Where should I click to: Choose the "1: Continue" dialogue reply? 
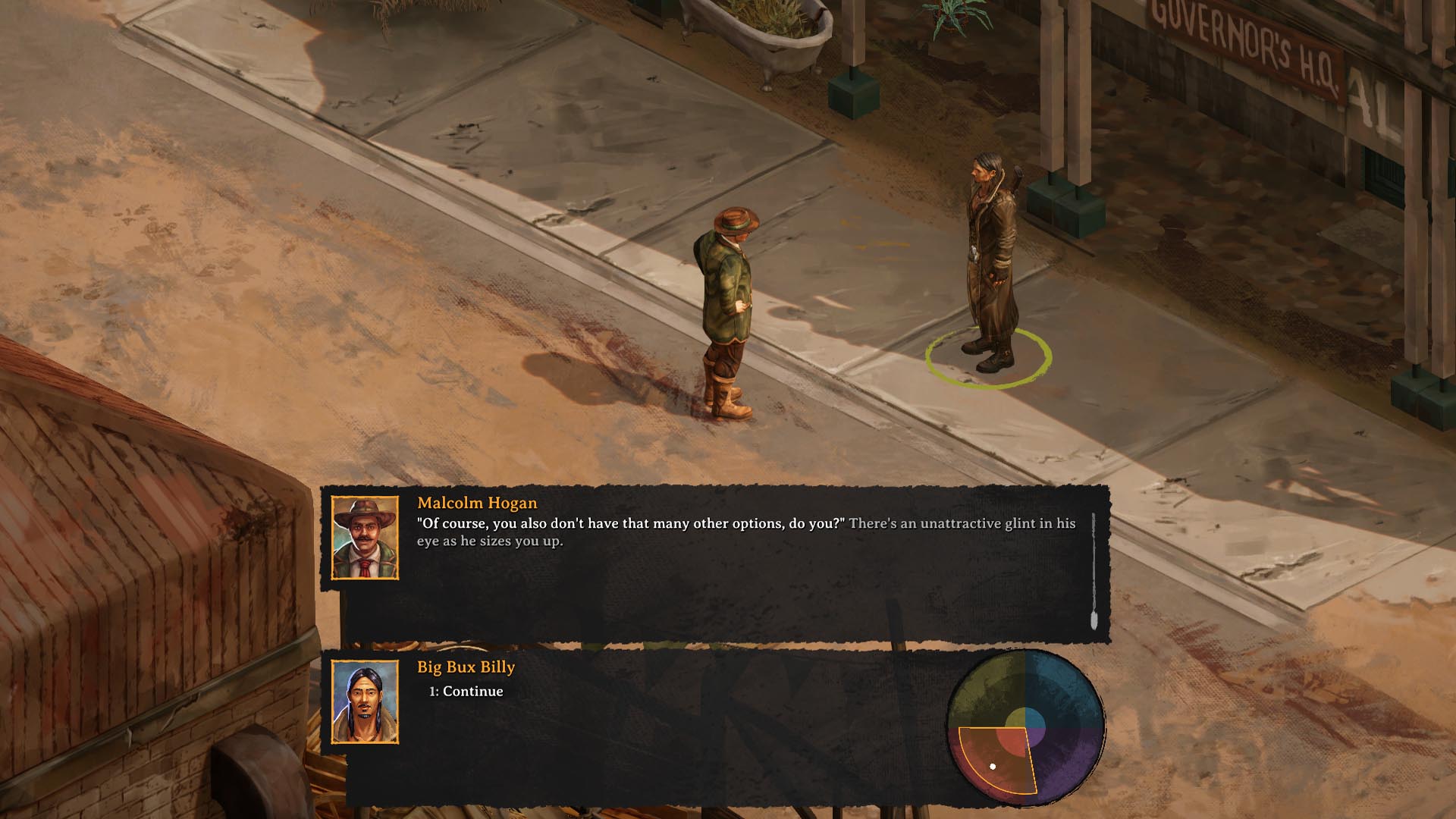pos(466,692)
